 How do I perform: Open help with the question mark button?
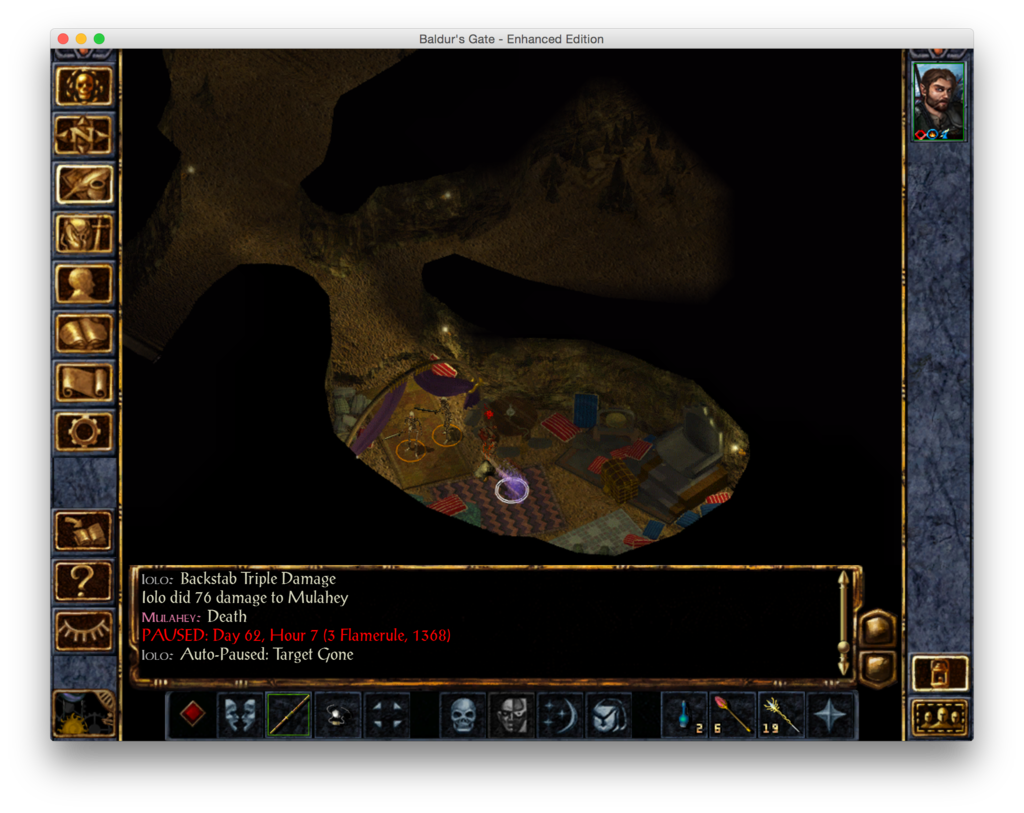[x=84, y=581]
